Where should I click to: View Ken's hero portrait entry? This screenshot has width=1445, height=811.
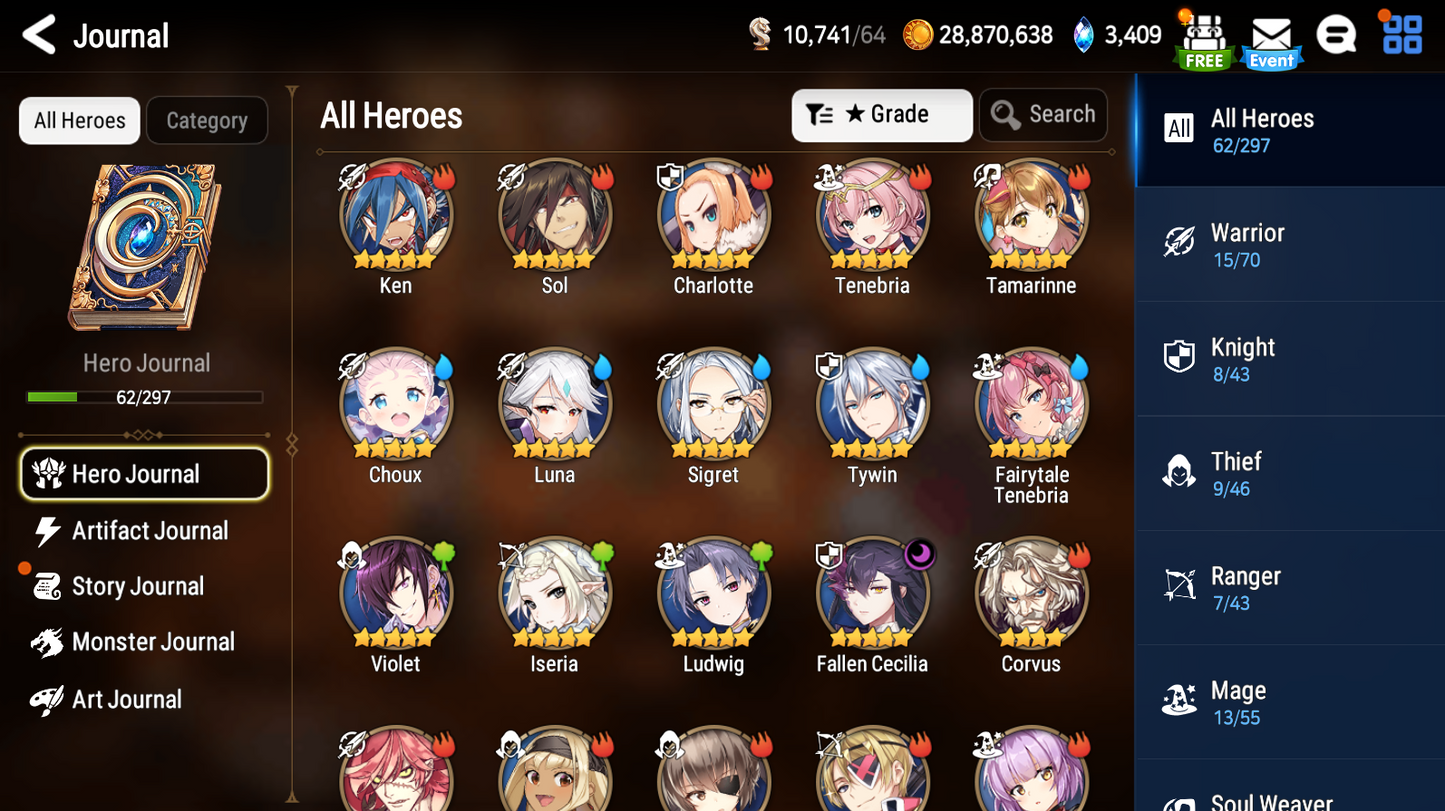pos(395,217)
